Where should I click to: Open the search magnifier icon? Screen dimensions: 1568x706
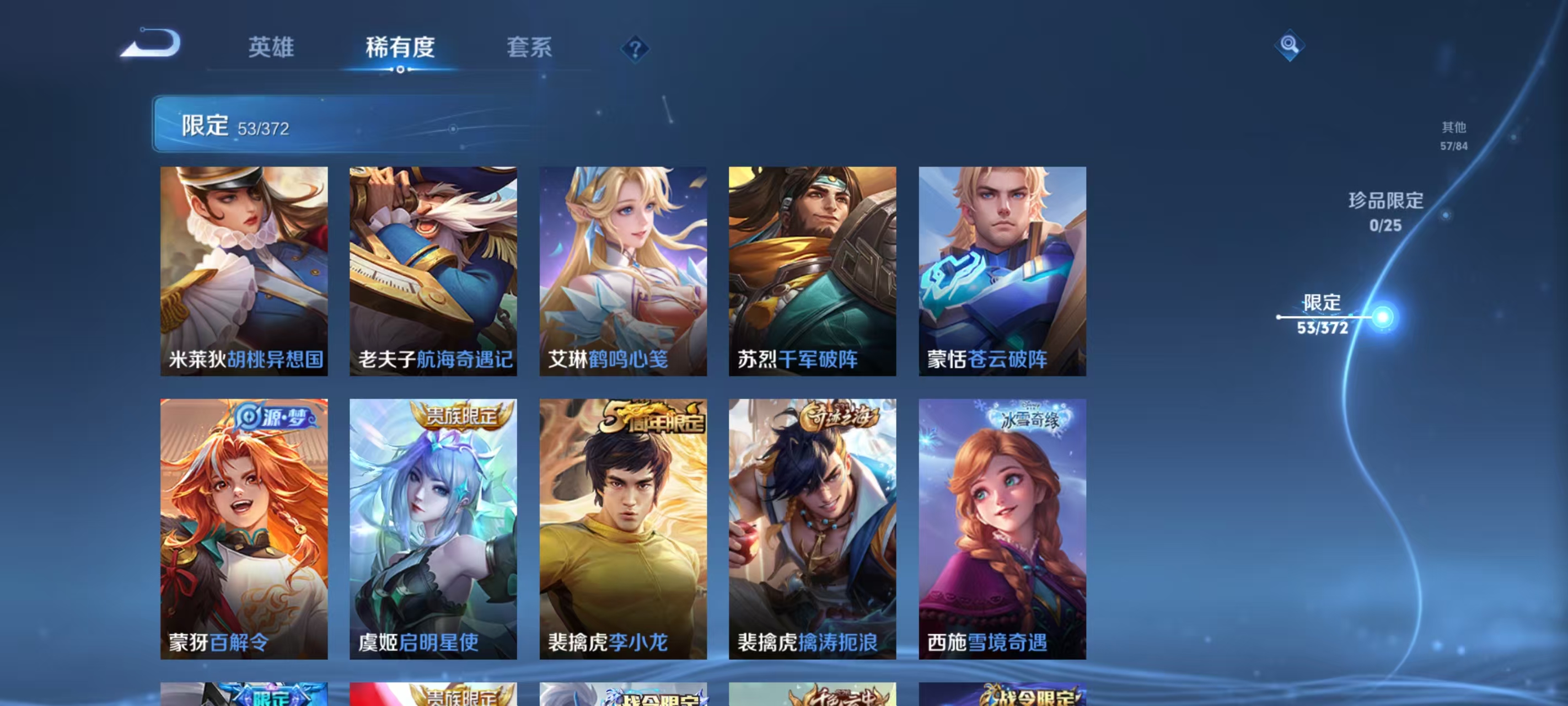click(x=1289, y=46)
